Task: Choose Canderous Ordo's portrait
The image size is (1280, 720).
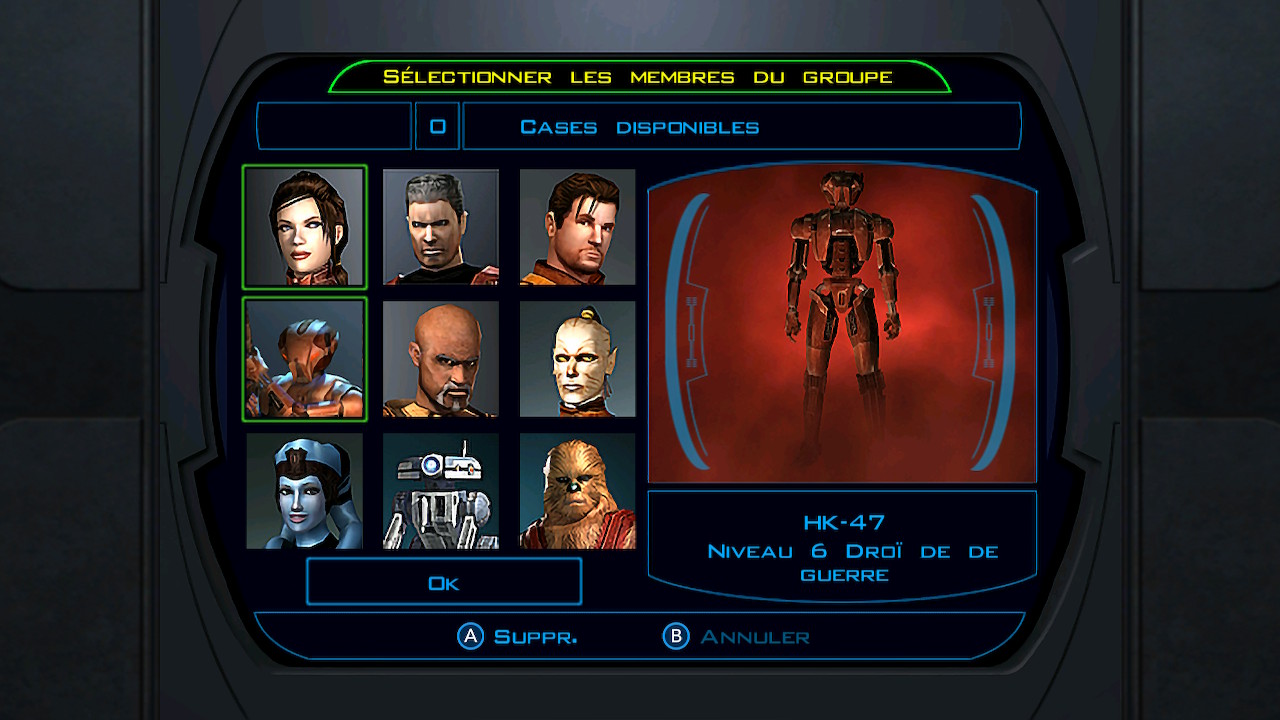Action: pos(440,227)
